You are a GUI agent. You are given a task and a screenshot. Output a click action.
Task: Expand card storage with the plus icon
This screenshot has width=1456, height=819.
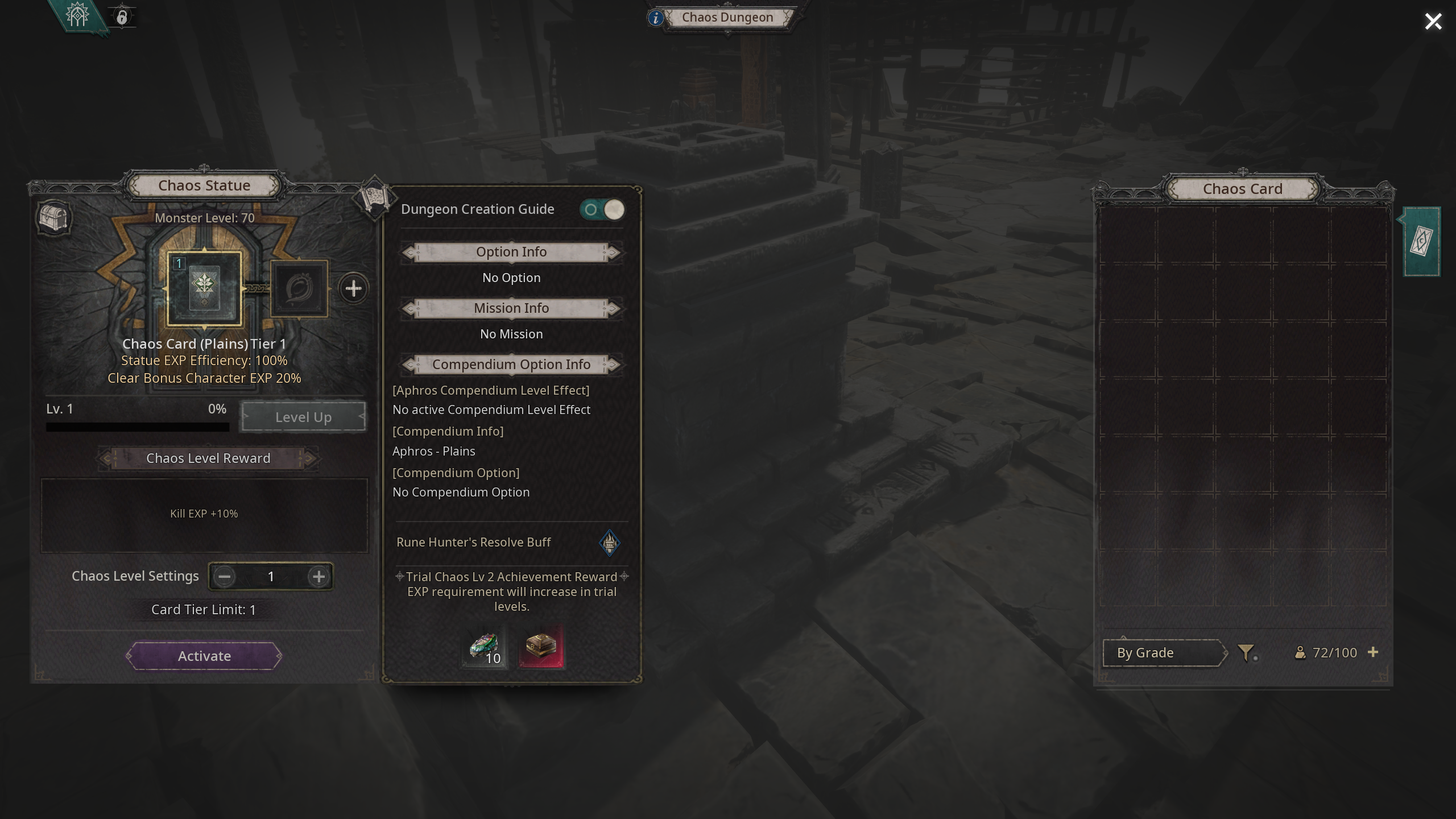1373,652
